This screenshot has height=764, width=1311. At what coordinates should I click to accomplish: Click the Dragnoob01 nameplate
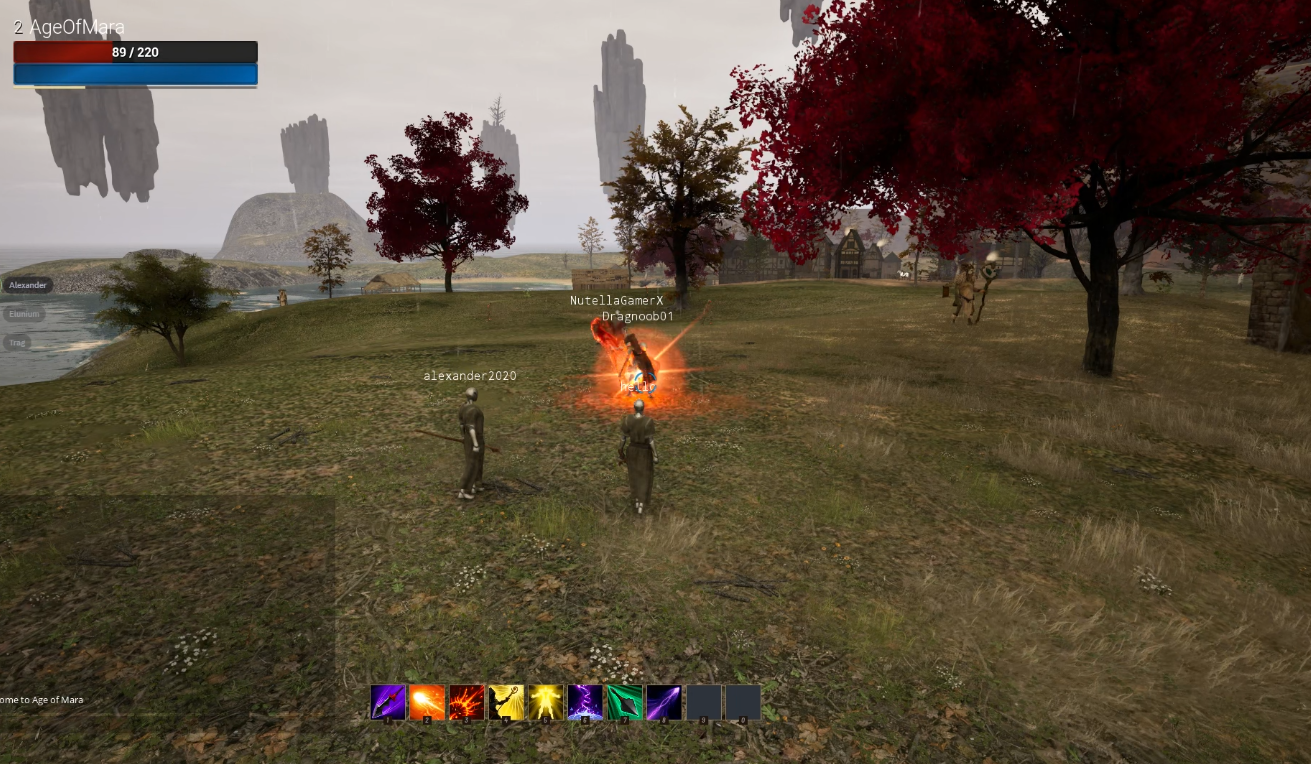pyautogui.click(x=639, y=315)
